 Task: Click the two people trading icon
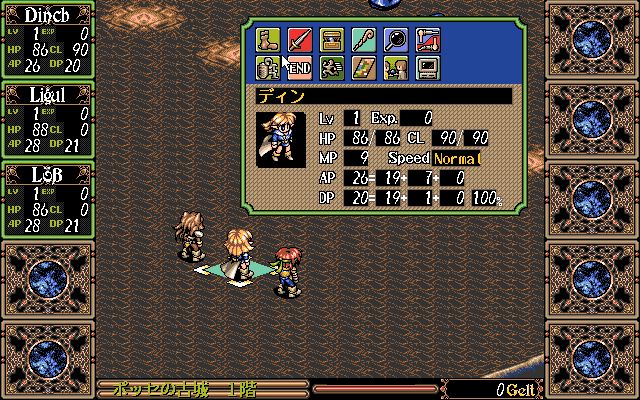pyautogui.click(x=394, y=68)
